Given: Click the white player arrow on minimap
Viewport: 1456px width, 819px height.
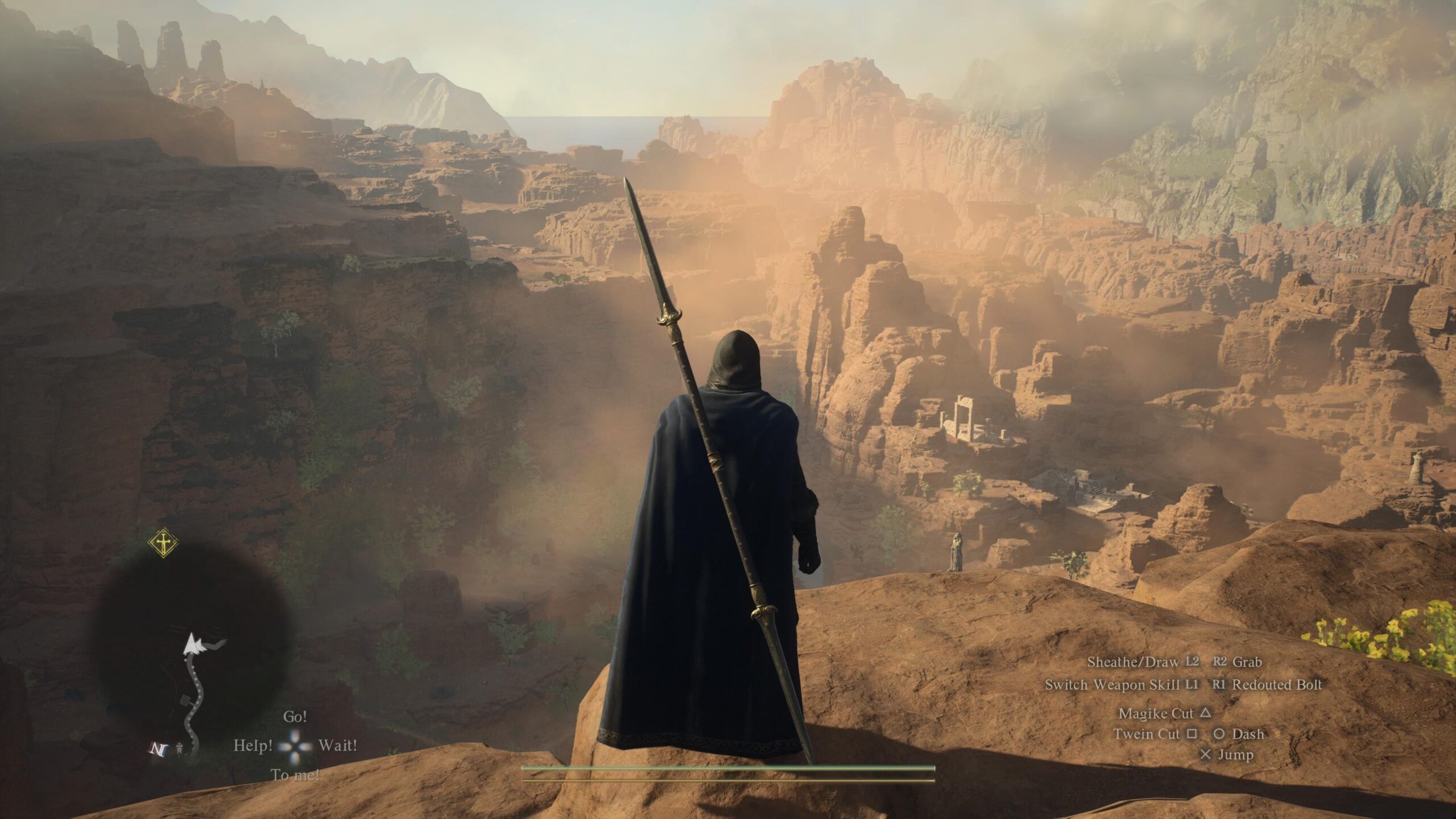Looking at the screenshot, I should click(193, 646).
